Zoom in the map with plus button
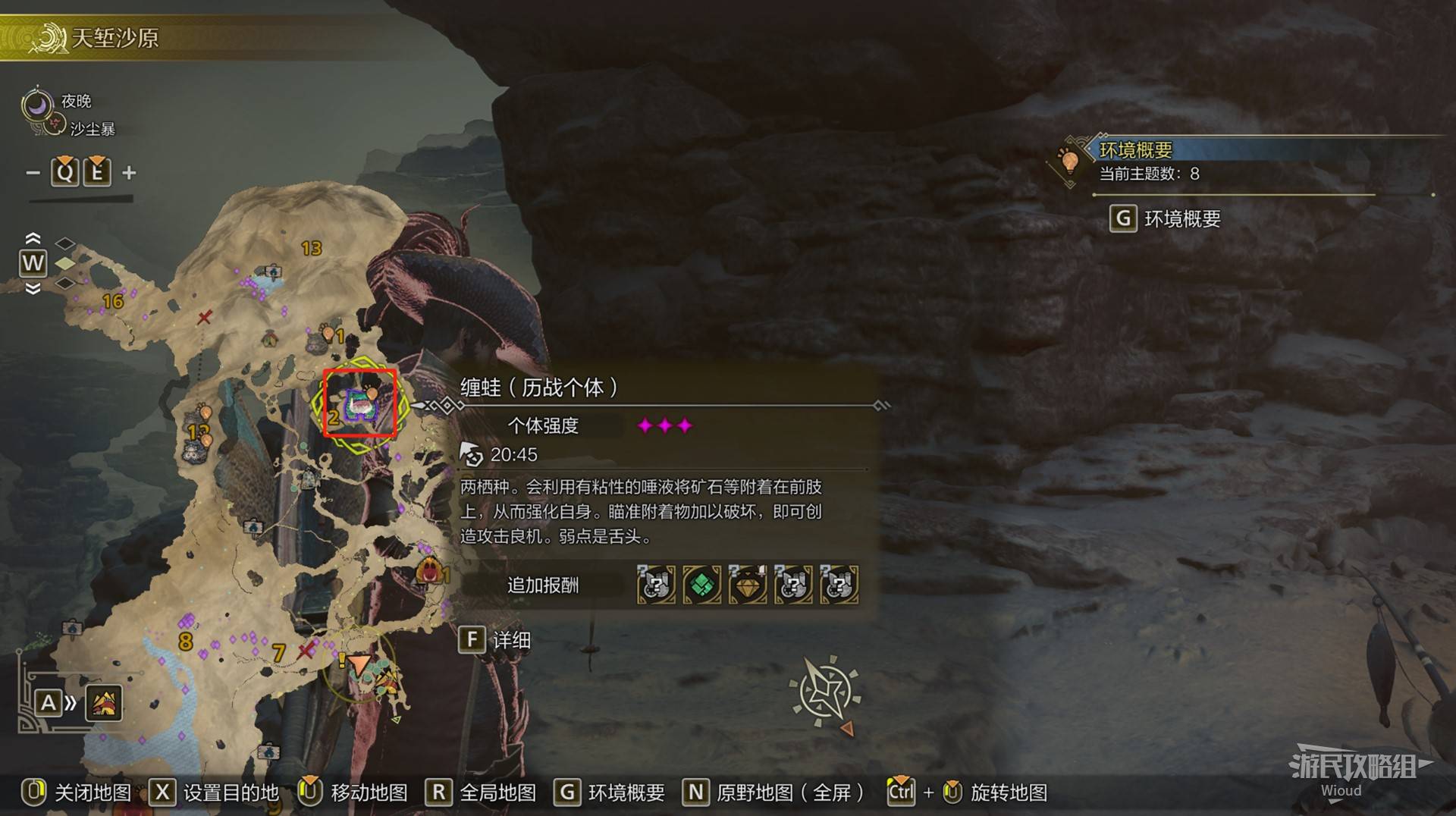The image size is (1456, 816). point(130,173)
